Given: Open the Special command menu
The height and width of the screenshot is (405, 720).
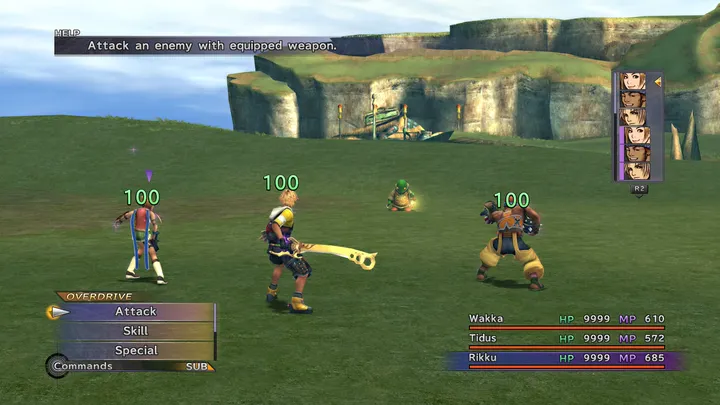Looking at the screenshot, I should pyautogui.click(x=135, y=350).
